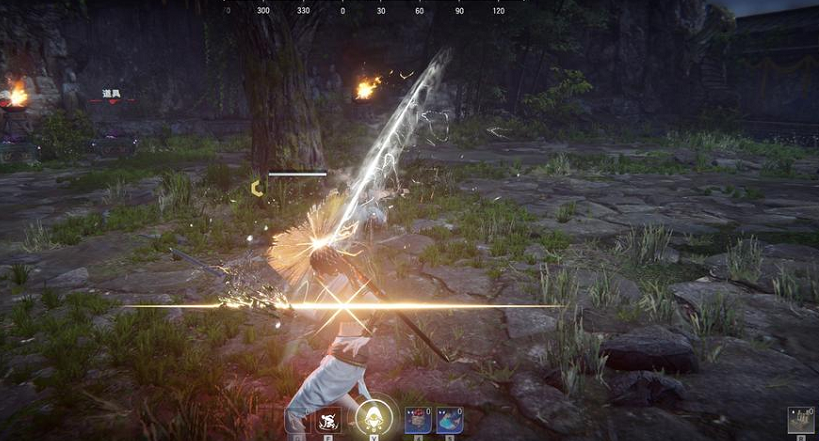Select the blue item slot
The width and height of the screenshot is (819, 441).
(x=449, y=419)
